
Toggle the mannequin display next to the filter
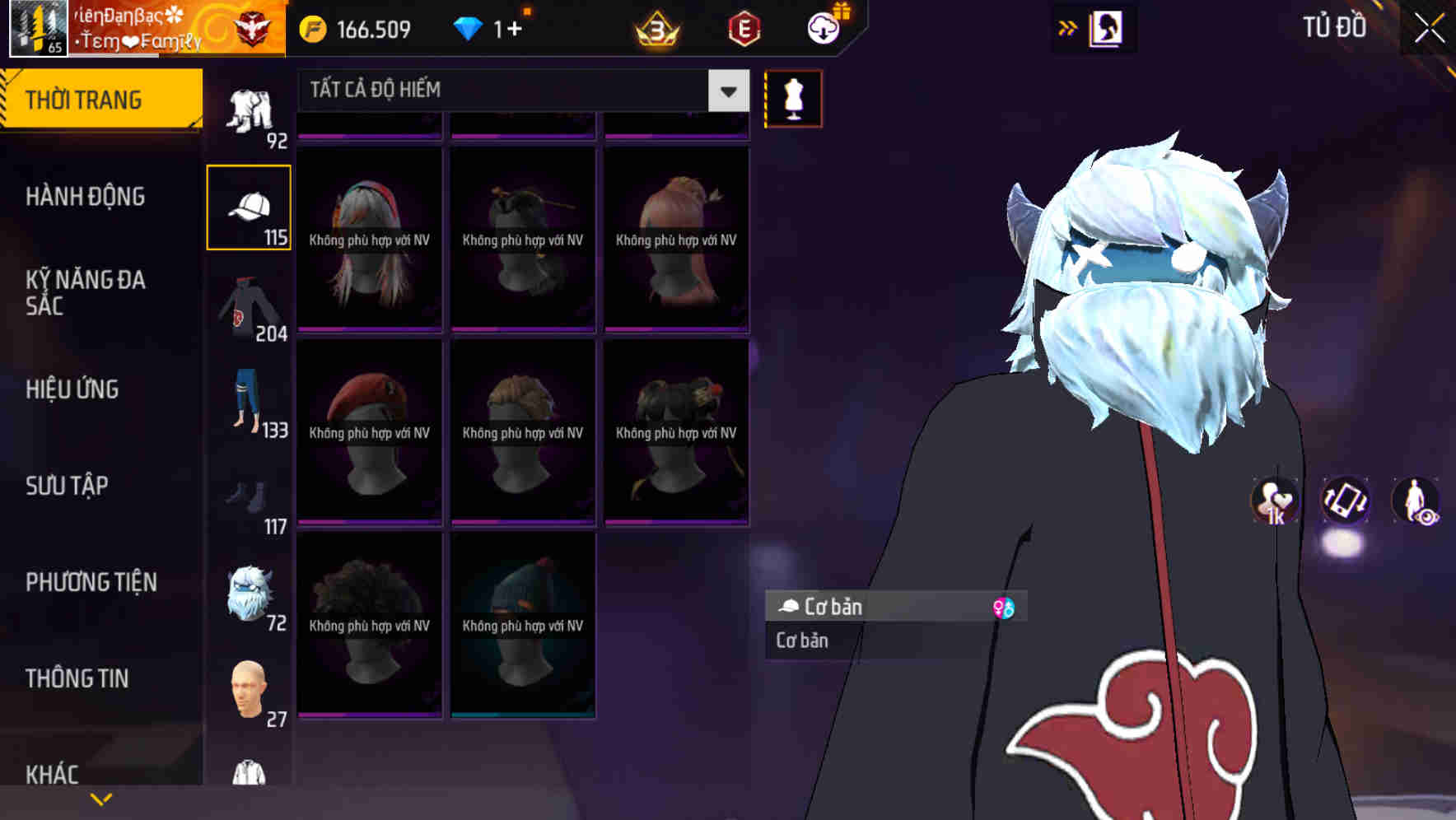[x=792, y=98]
